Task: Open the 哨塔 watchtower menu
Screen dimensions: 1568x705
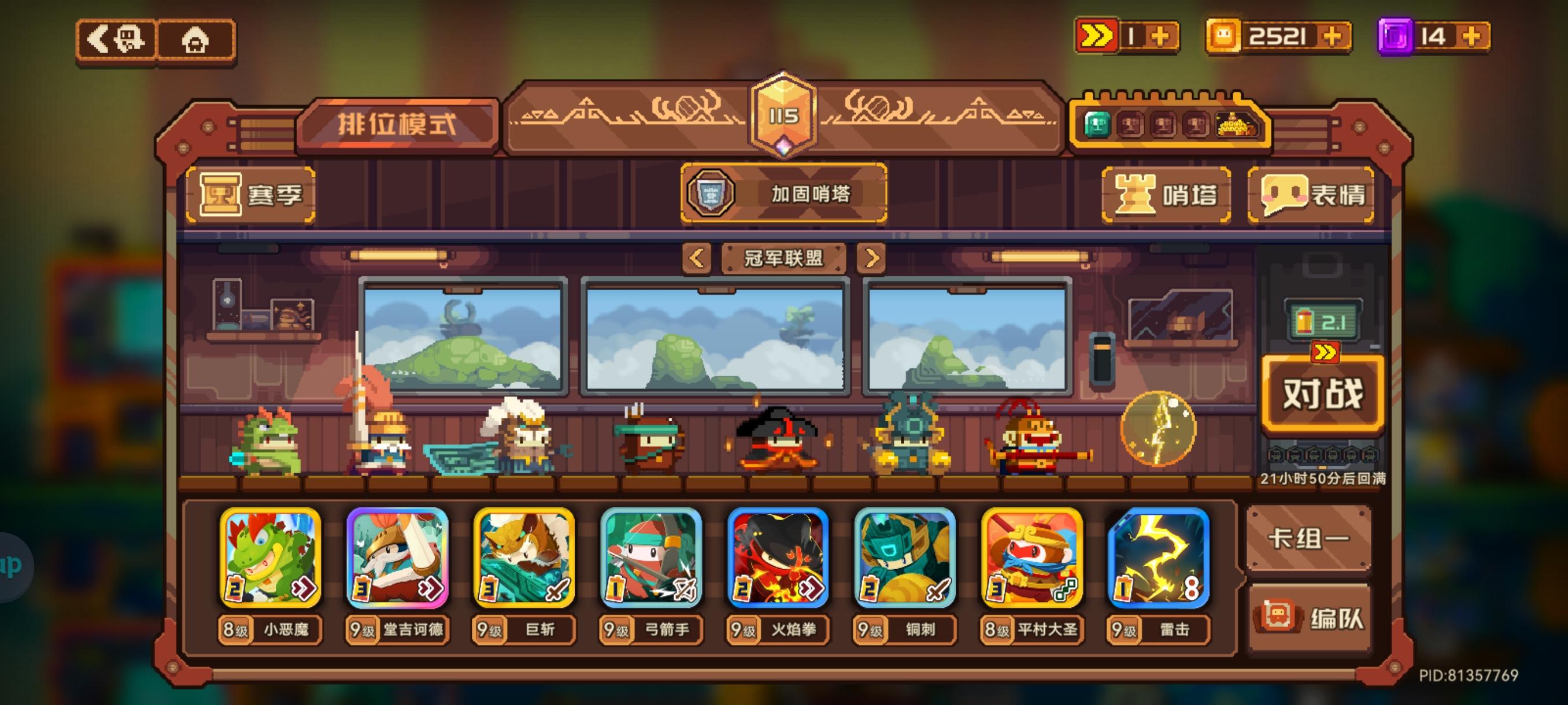Action: [1166, 196]
